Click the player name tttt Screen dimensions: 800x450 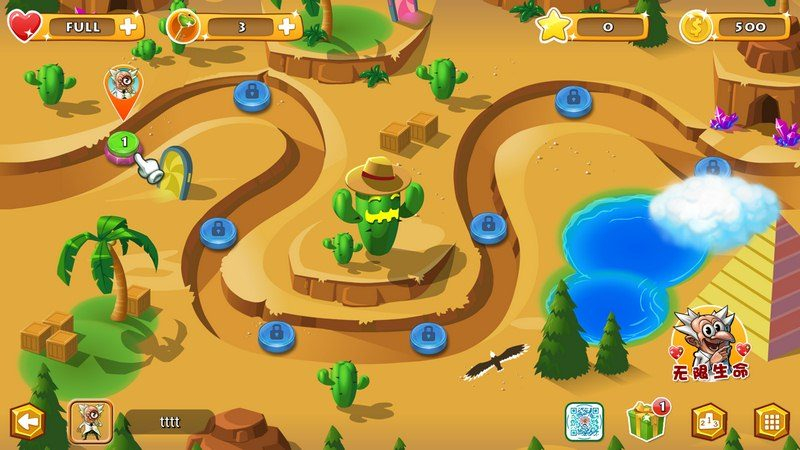pos(170,422)
